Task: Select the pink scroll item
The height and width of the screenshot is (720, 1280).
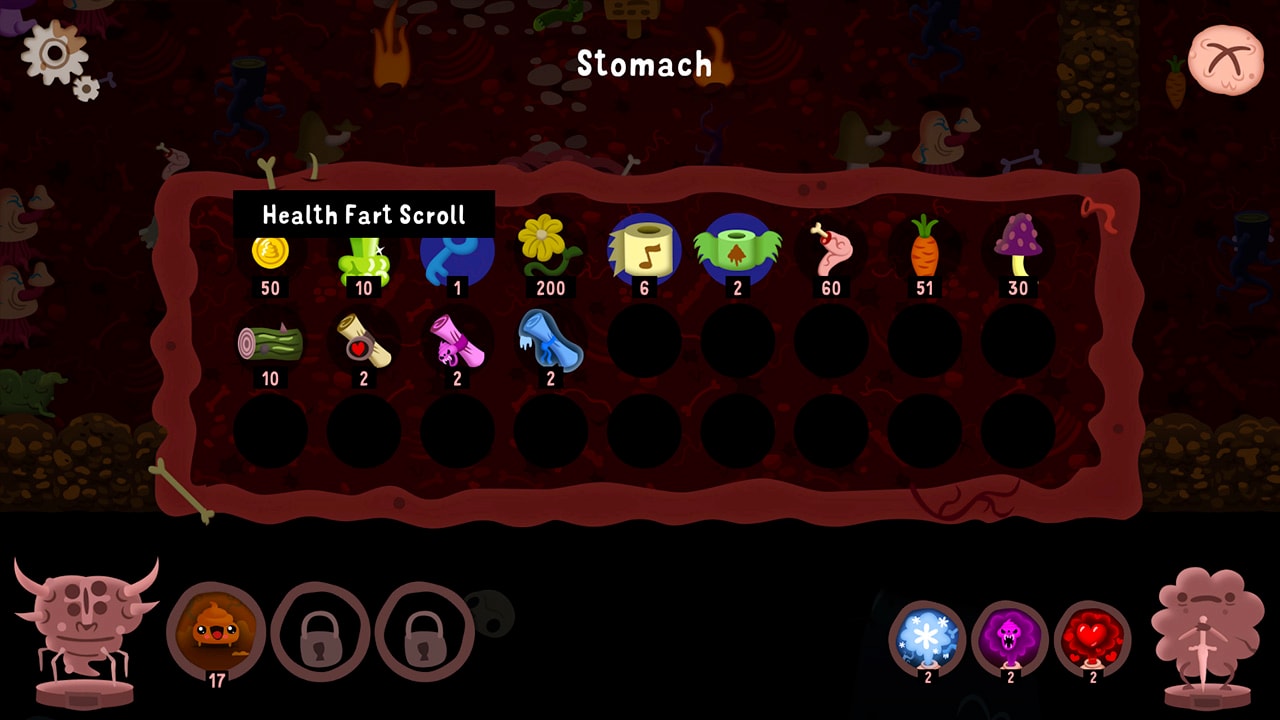Action: [x=458, y=345]
